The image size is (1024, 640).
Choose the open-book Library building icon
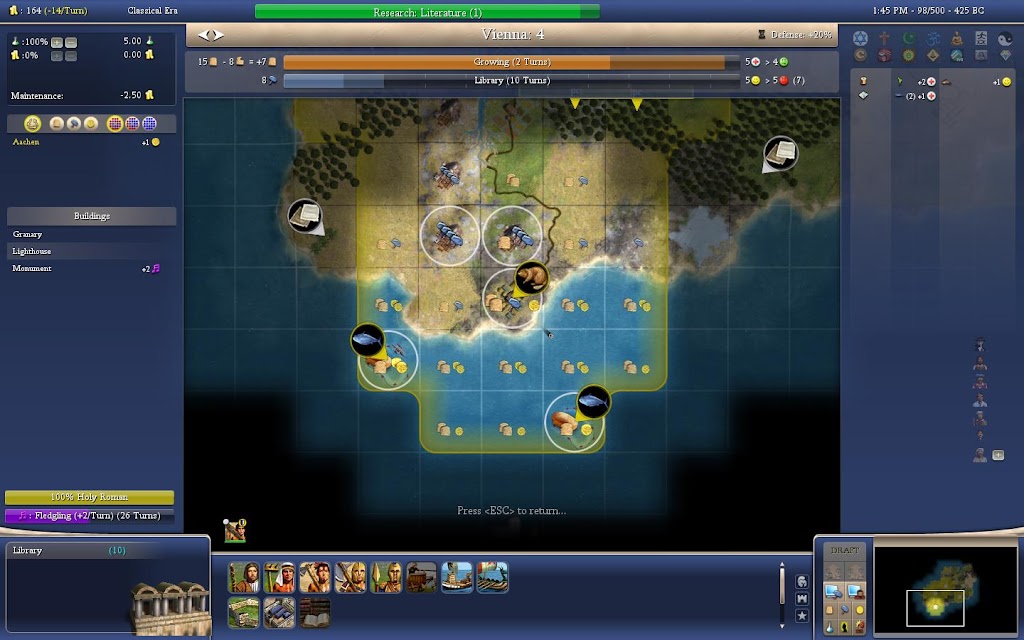[314, 612]
